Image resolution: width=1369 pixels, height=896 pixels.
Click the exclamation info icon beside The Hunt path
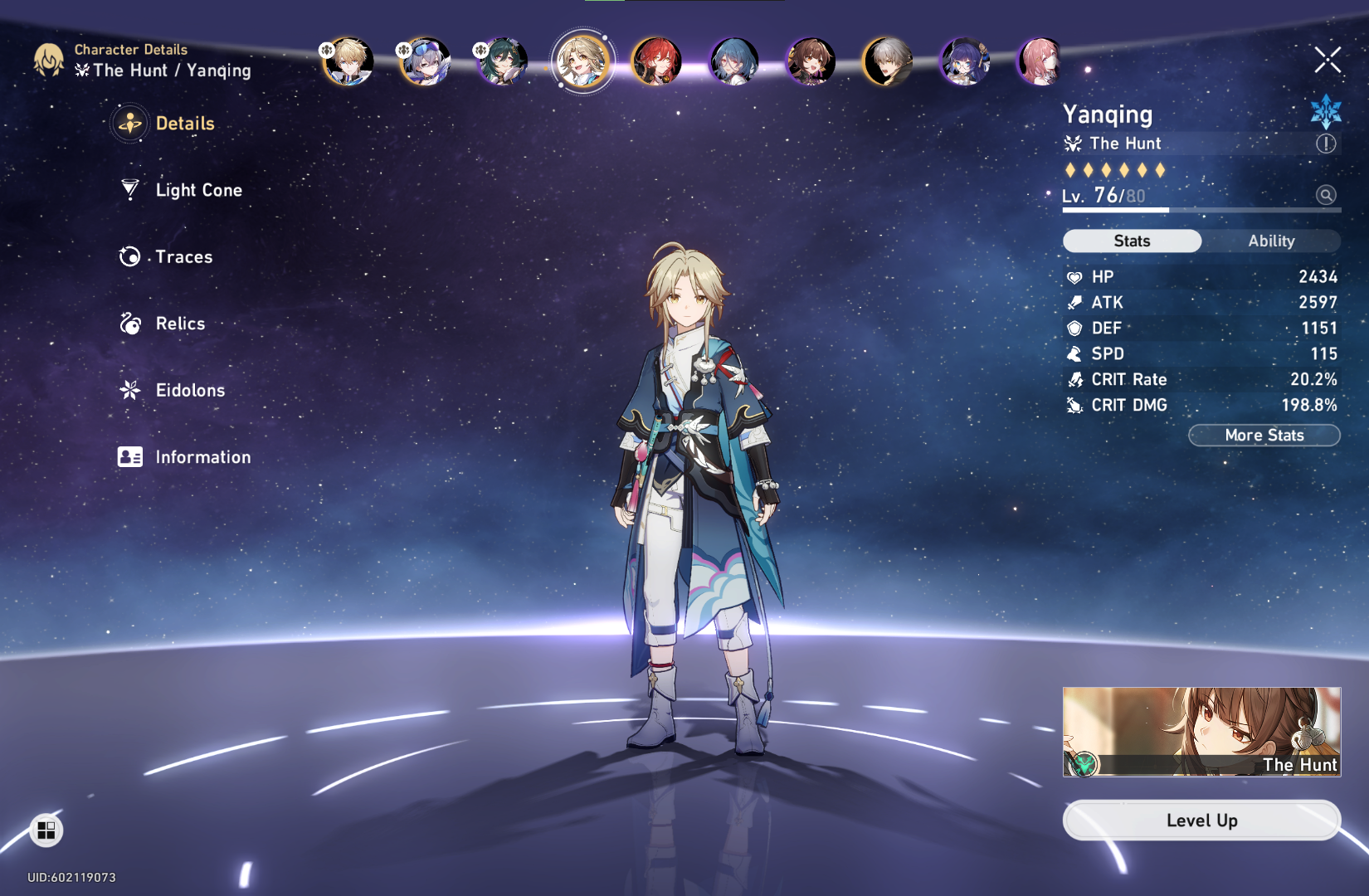click(1325, 143)
